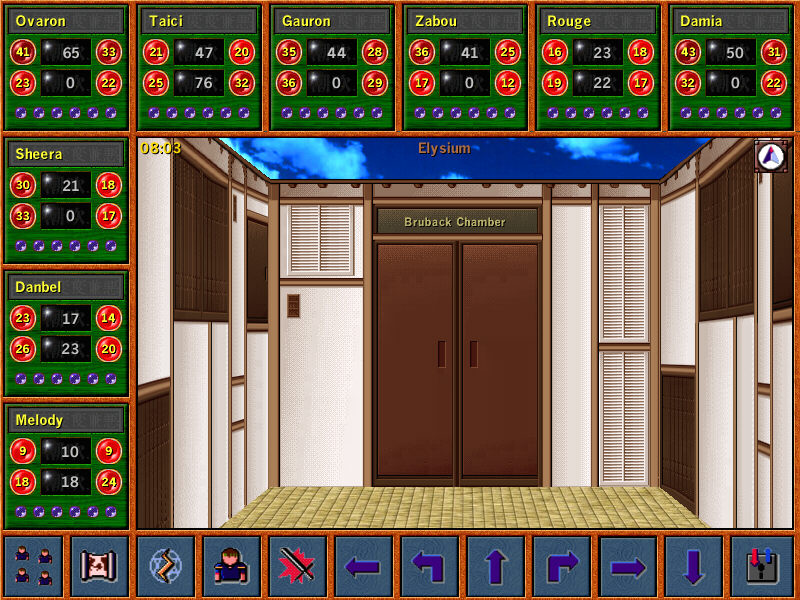
Task: Move forward with the up arrow
Action: (496, 567)
